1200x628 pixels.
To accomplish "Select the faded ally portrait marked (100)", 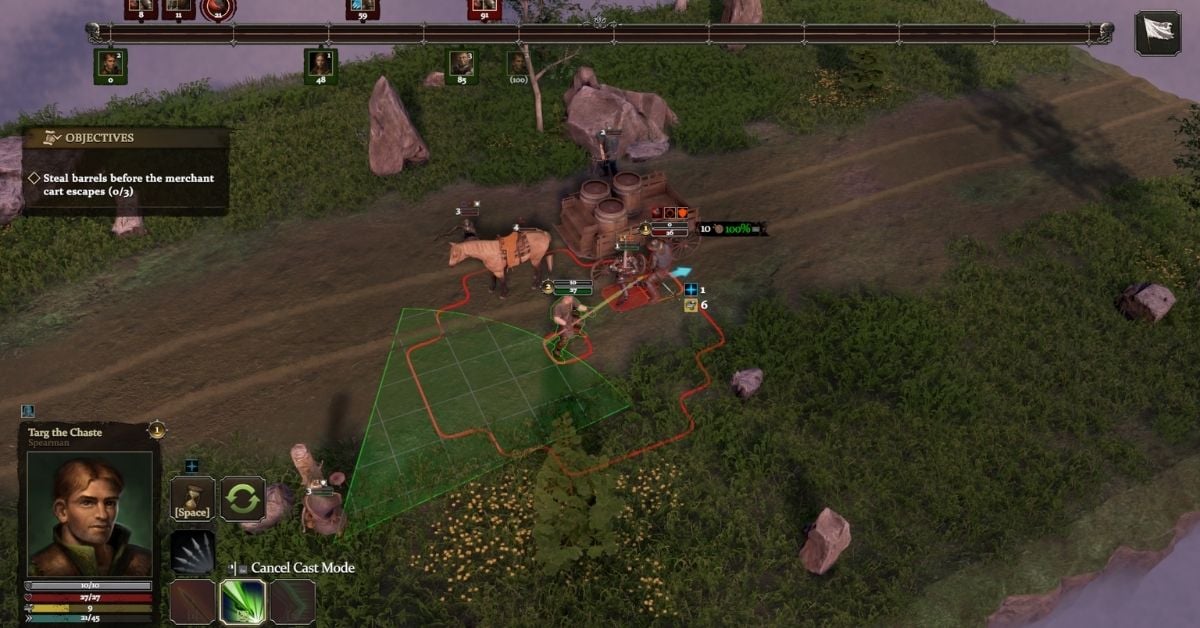I will (518, 64).
